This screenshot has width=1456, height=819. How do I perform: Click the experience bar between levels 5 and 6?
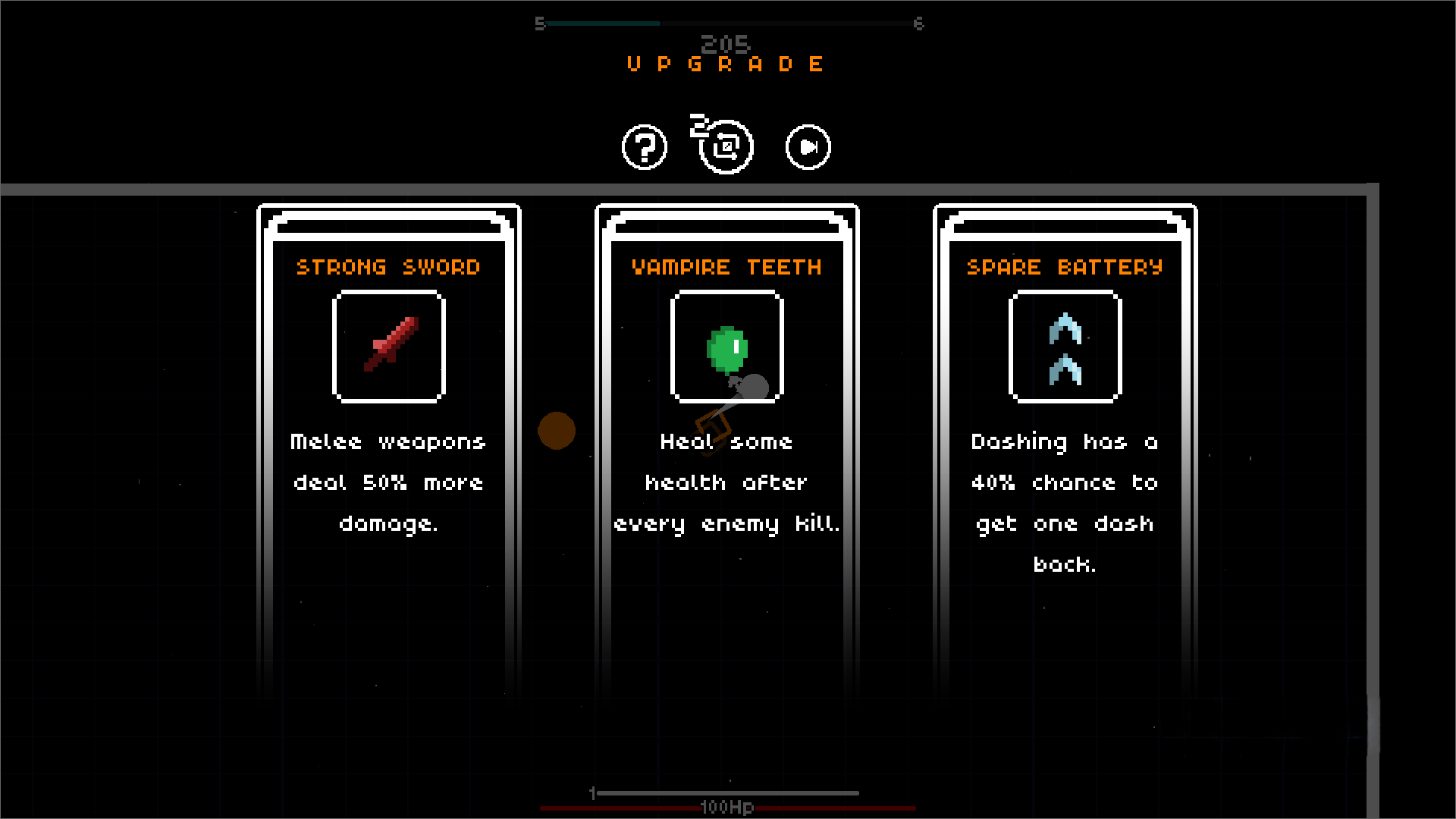point(730,23)
